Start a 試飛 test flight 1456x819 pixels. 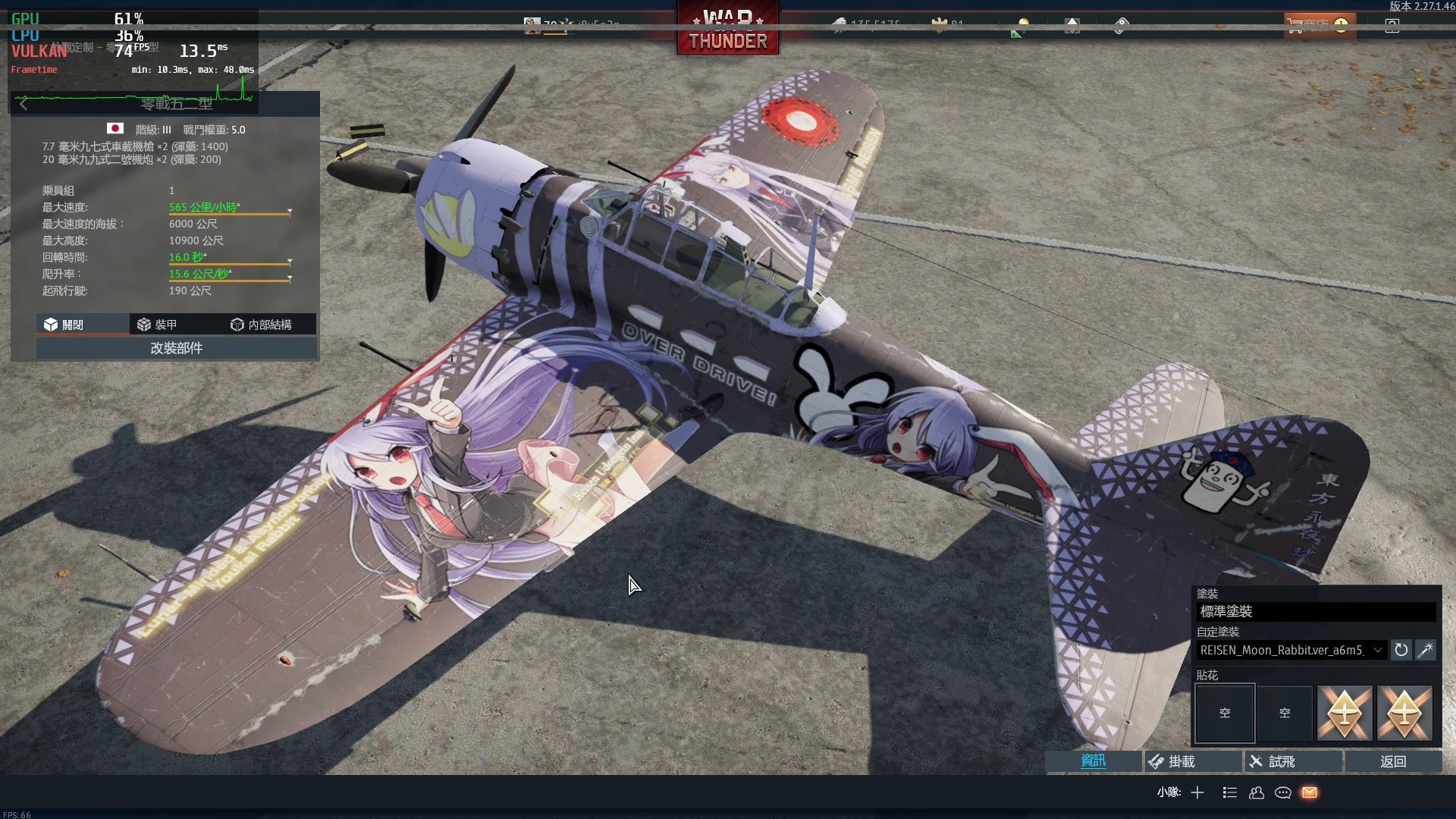[x=1293, y=761]
